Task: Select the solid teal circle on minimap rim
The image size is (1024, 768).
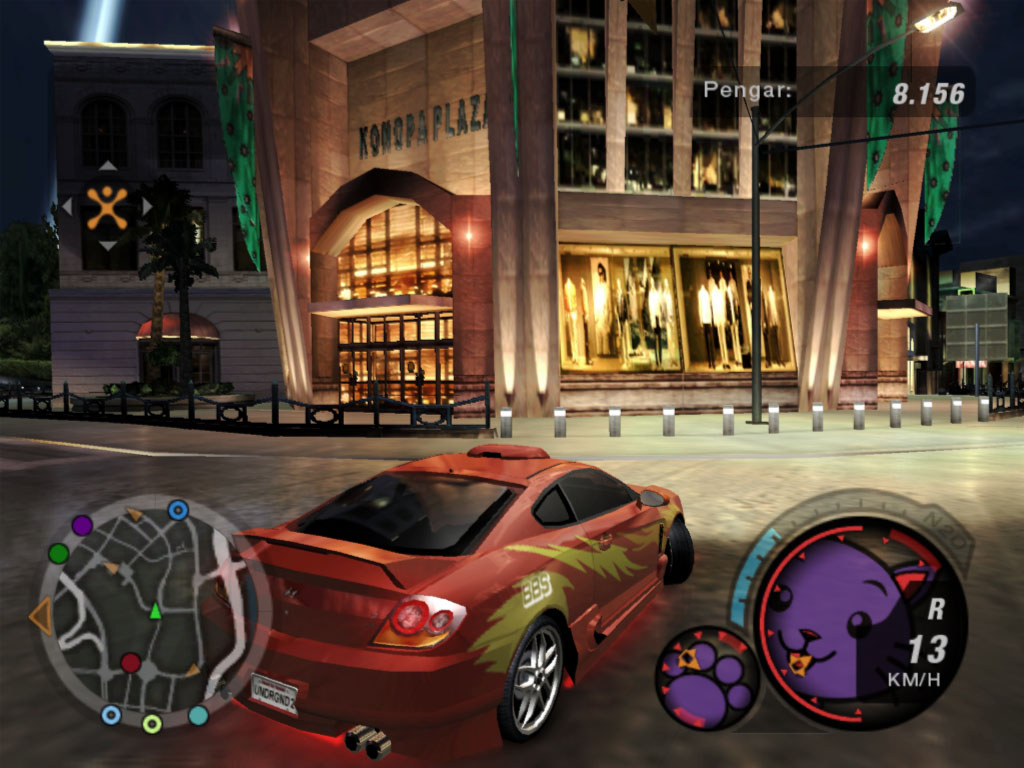Action: 198,715
